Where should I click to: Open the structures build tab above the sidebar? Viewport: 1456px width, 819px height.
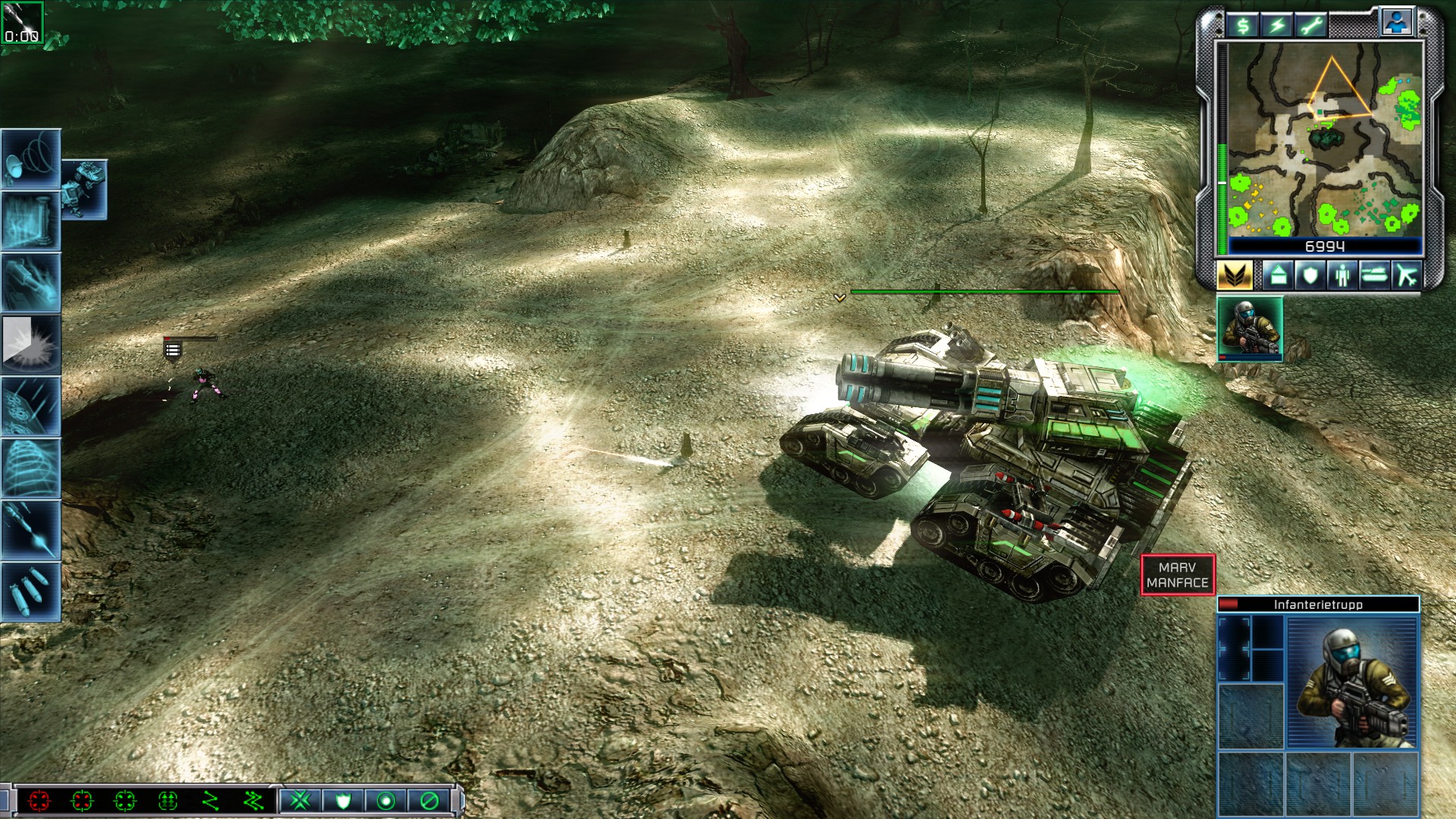[1278, 277]
